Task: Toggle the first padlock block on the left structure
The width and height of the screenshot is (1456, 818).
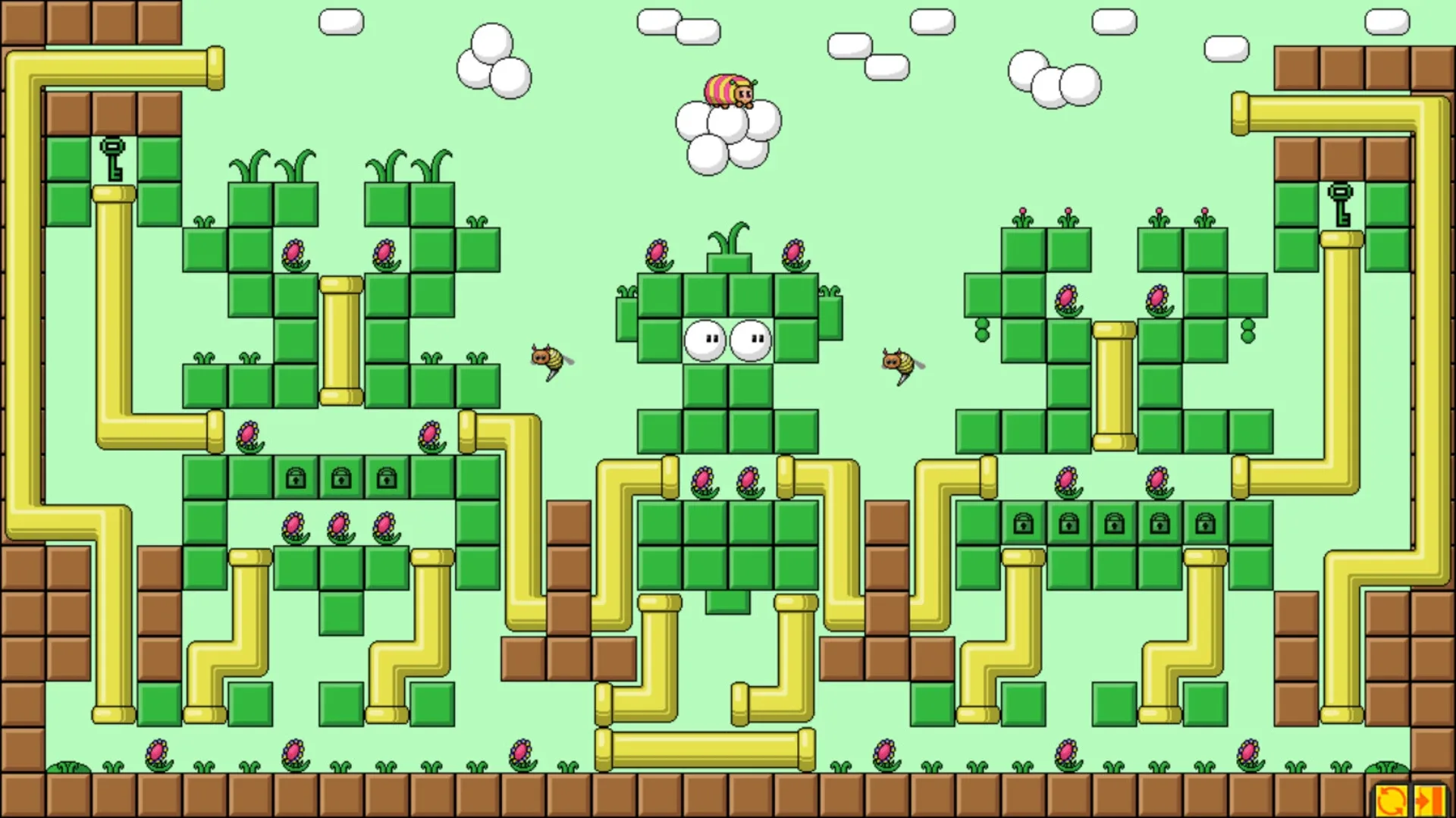Action: 295,477
